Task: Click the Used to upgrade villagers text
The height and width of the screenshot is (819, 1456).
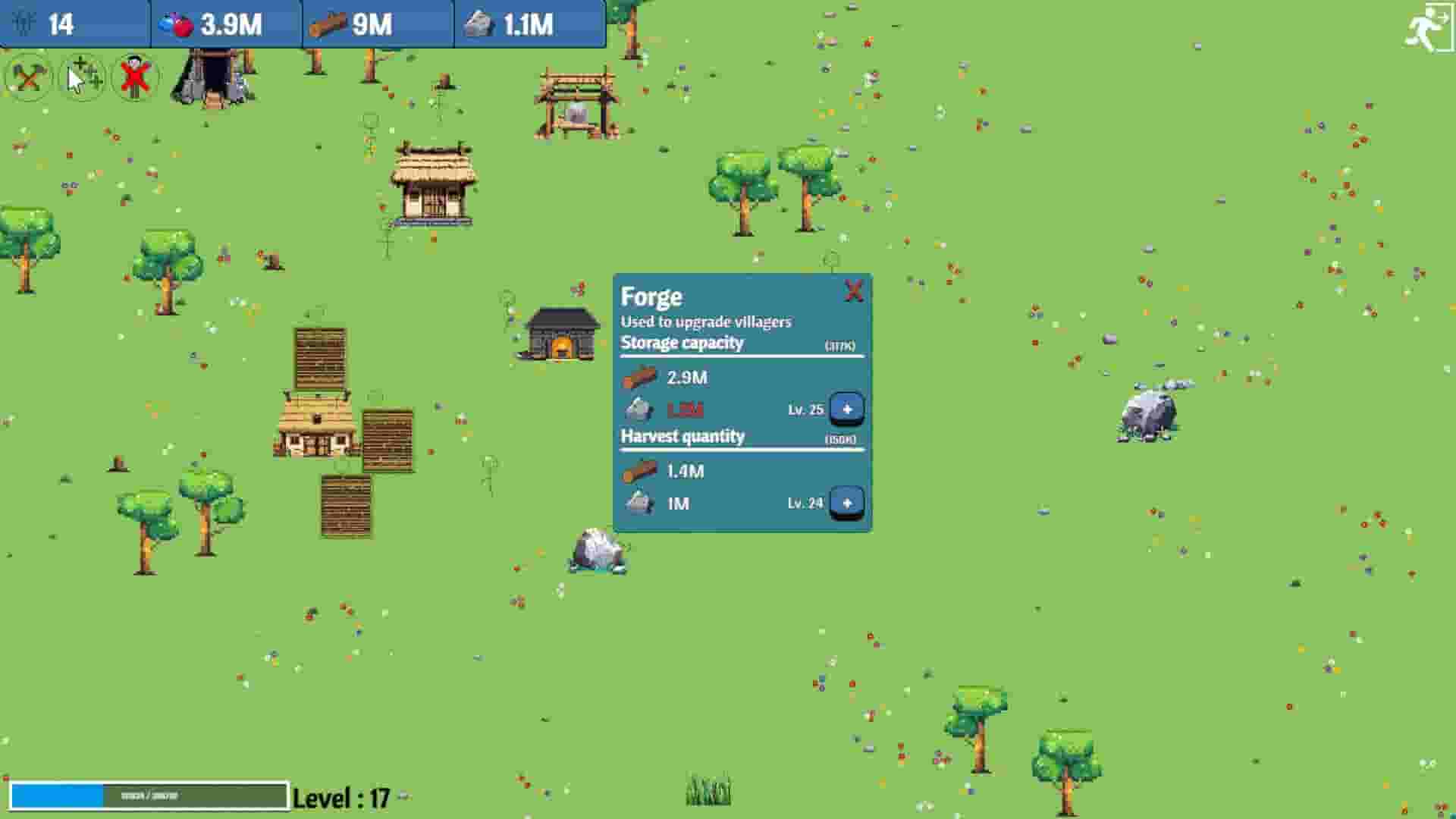Action: point(705,321)
